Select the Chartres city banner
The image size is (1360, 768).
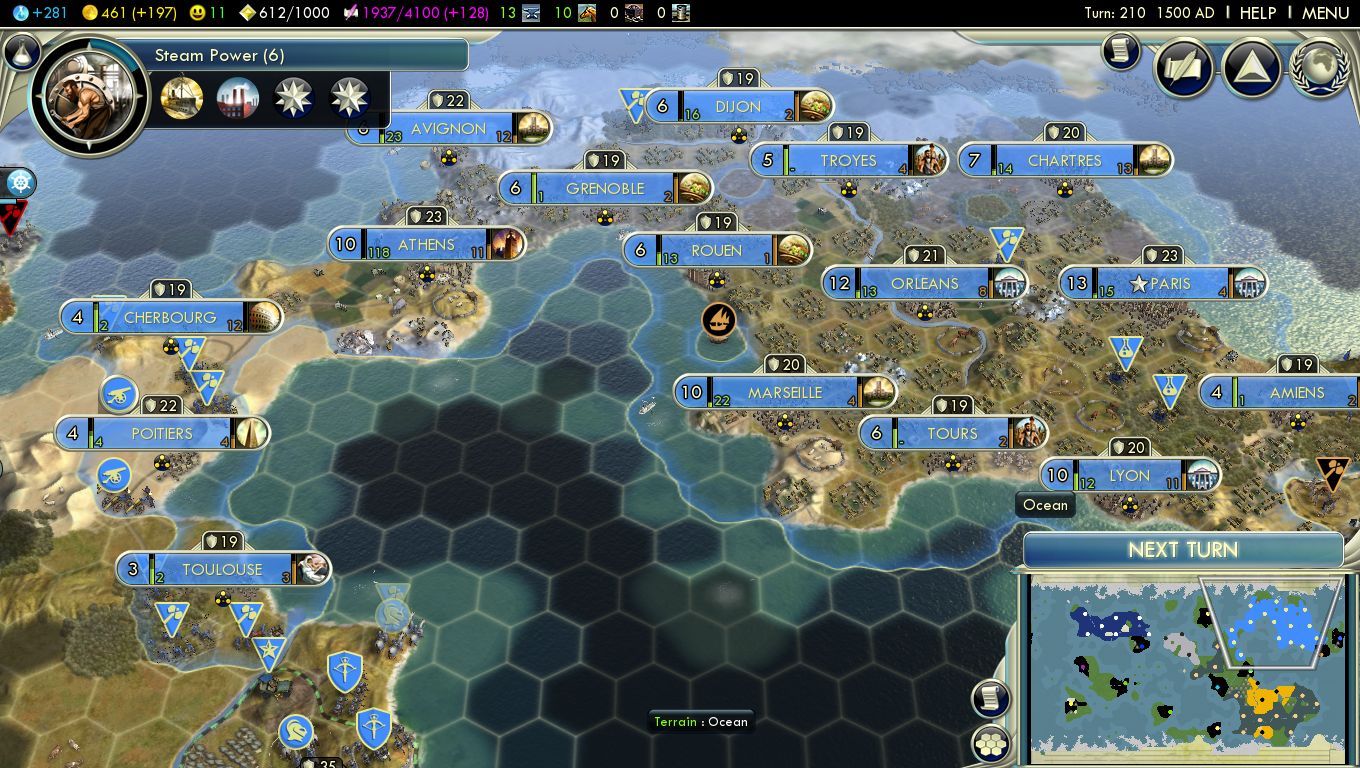[x=1064, y=161]
